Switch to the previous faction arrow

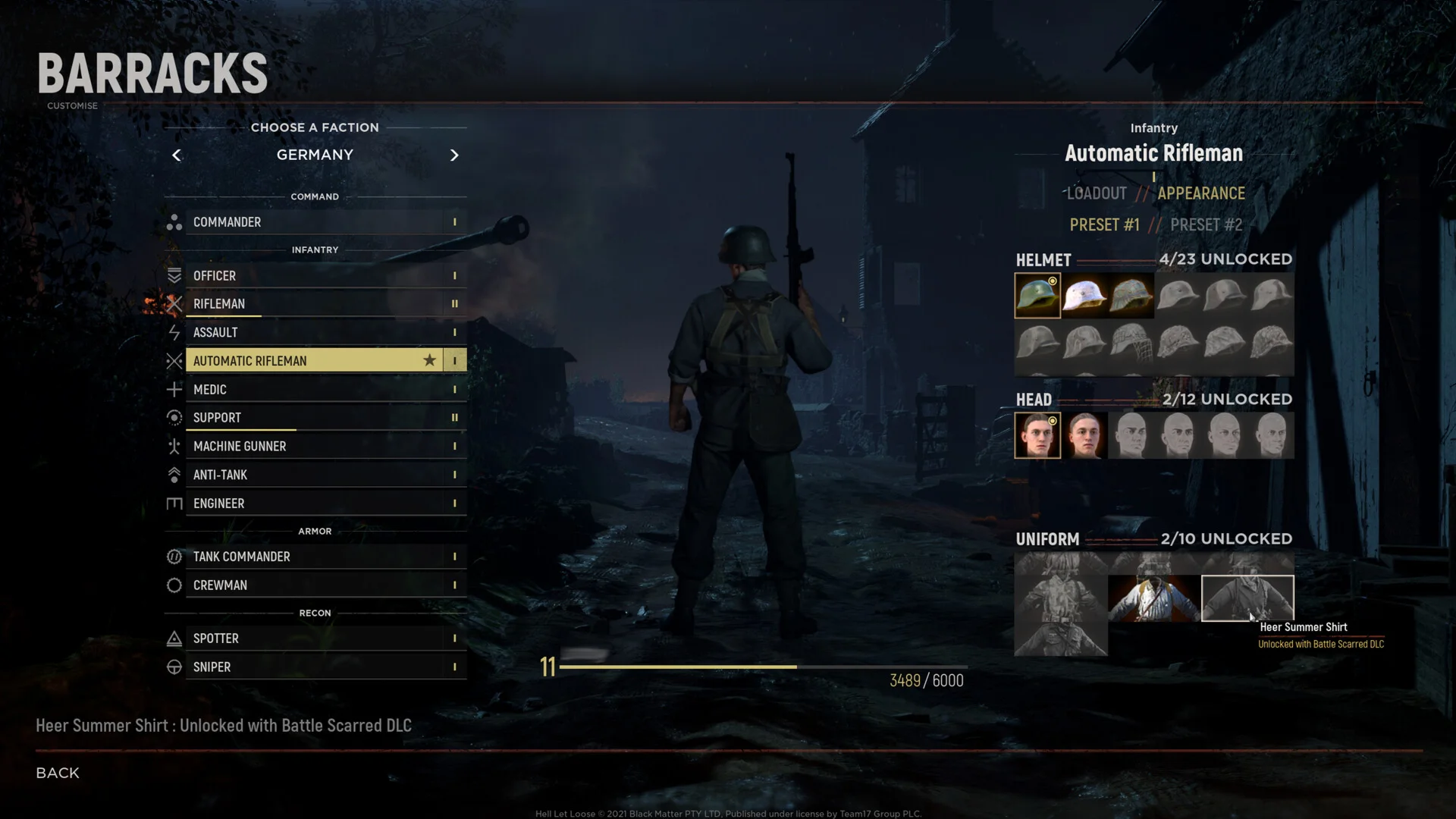(x=177, y=155)
